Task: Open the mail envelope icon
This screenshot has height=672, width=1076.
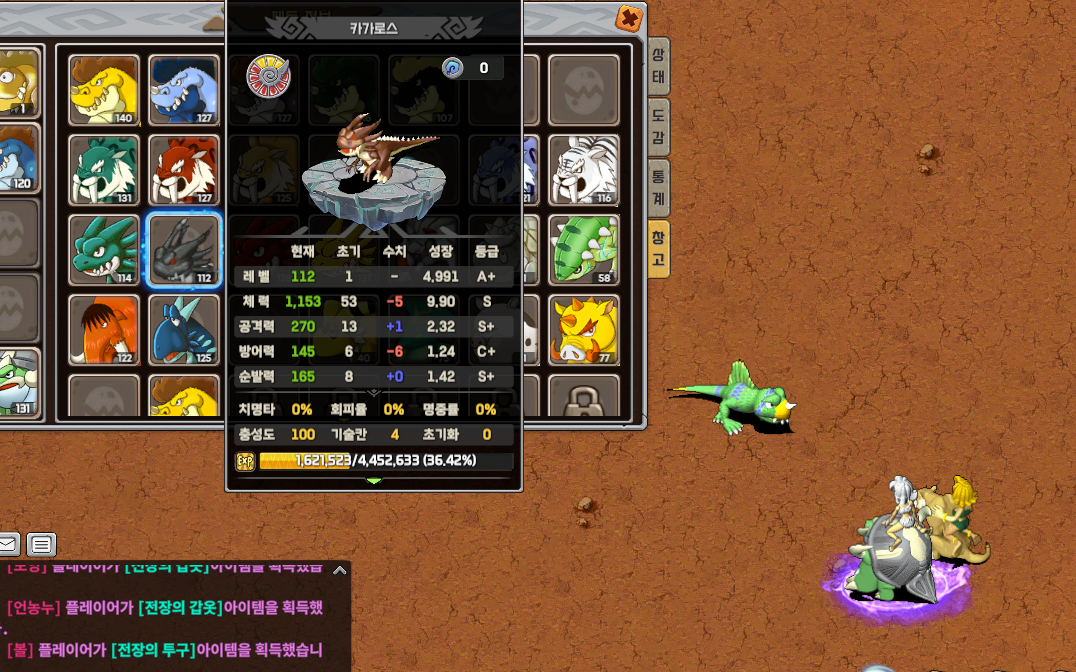Action: click(x=8, y=545)
